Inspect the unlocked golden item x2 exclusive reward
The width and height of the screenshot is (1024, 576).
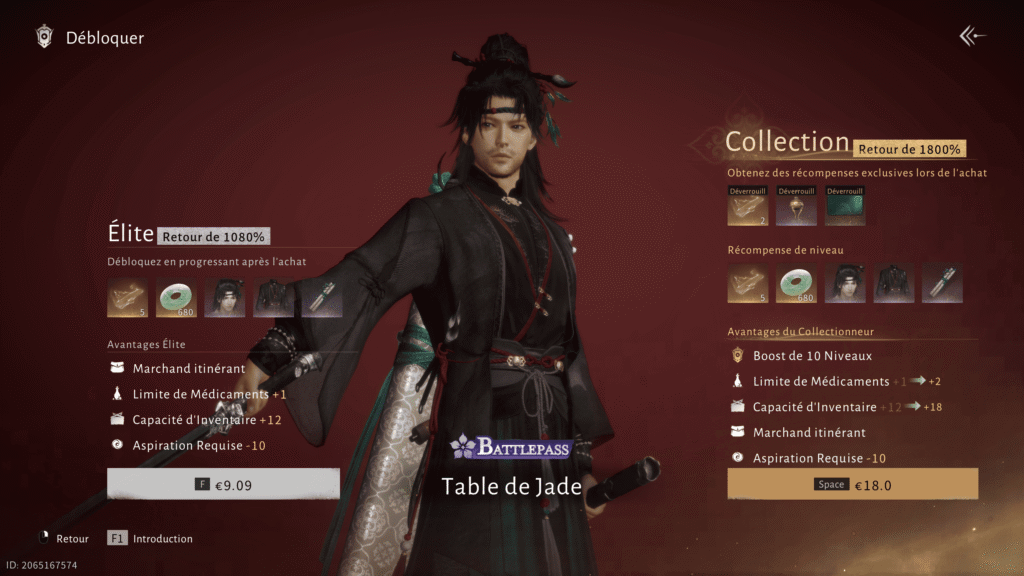tap(747, 206)
